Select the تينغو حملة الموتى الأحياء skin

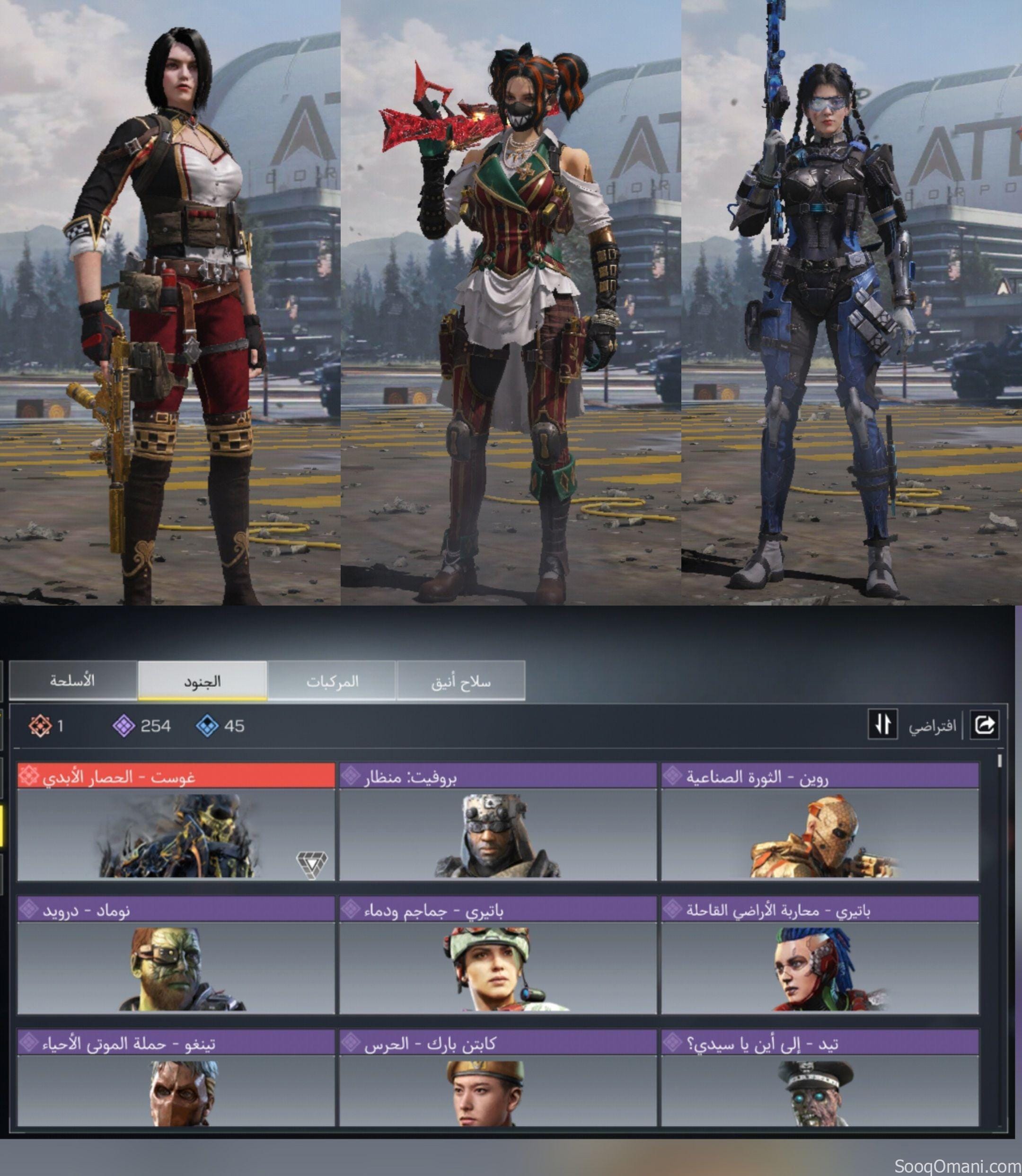176,1079
